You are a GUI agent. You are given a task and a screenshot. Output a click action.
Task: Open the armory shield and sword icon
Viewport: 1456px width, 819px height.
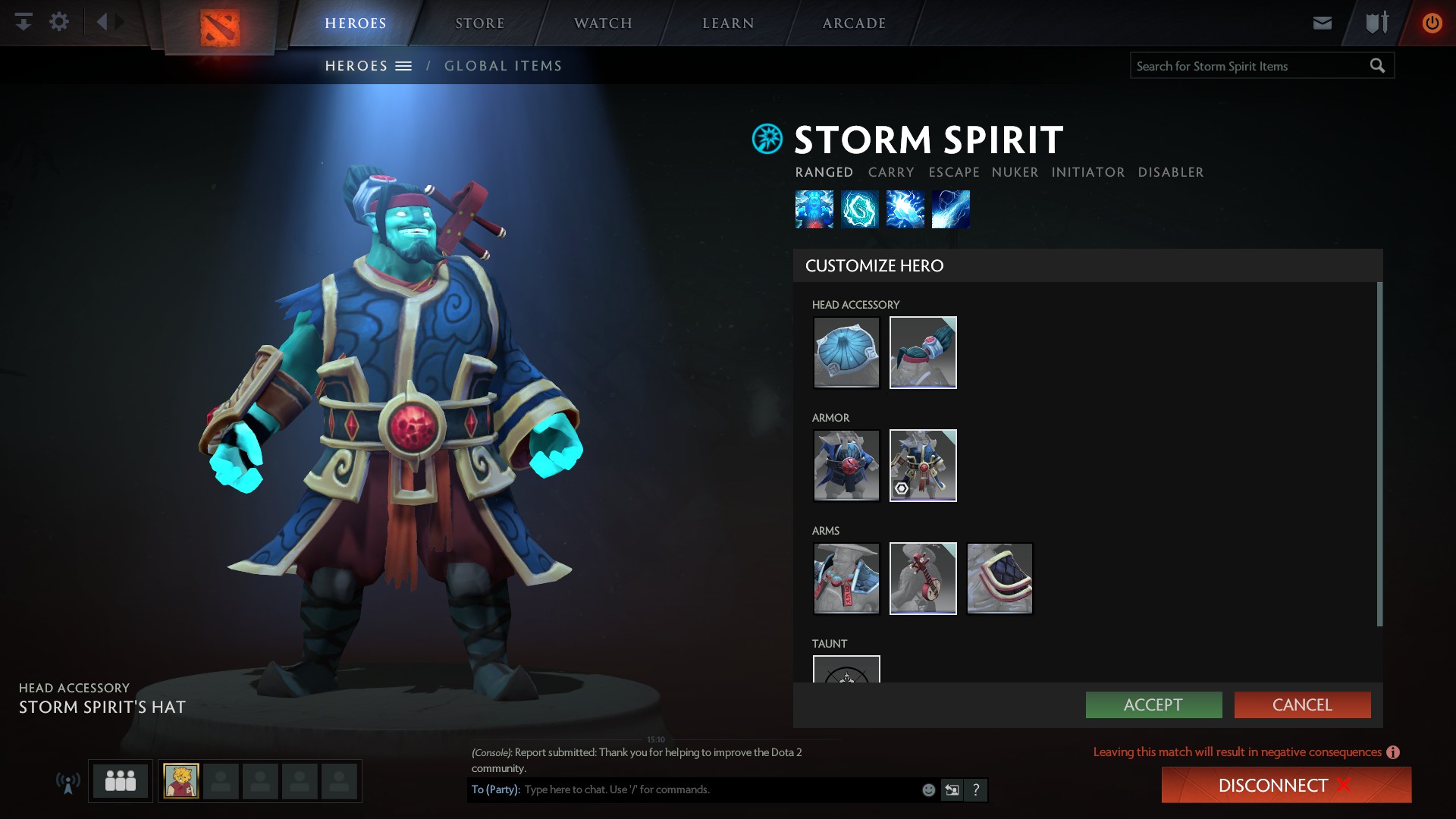coord(1375,22)
